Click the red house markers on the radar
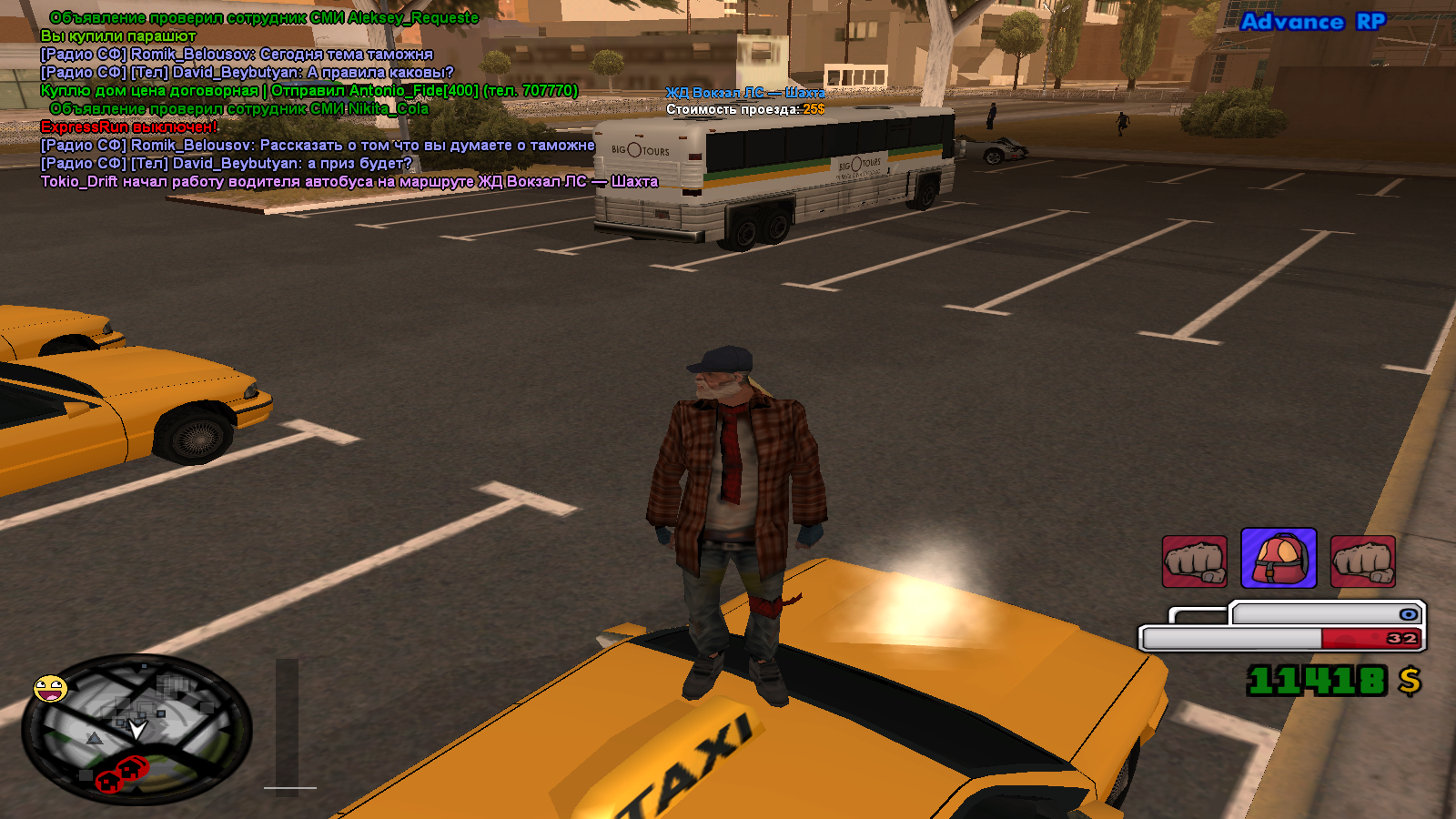Image resolution: width=1456 pixels, height=819 pixels. 124,773
